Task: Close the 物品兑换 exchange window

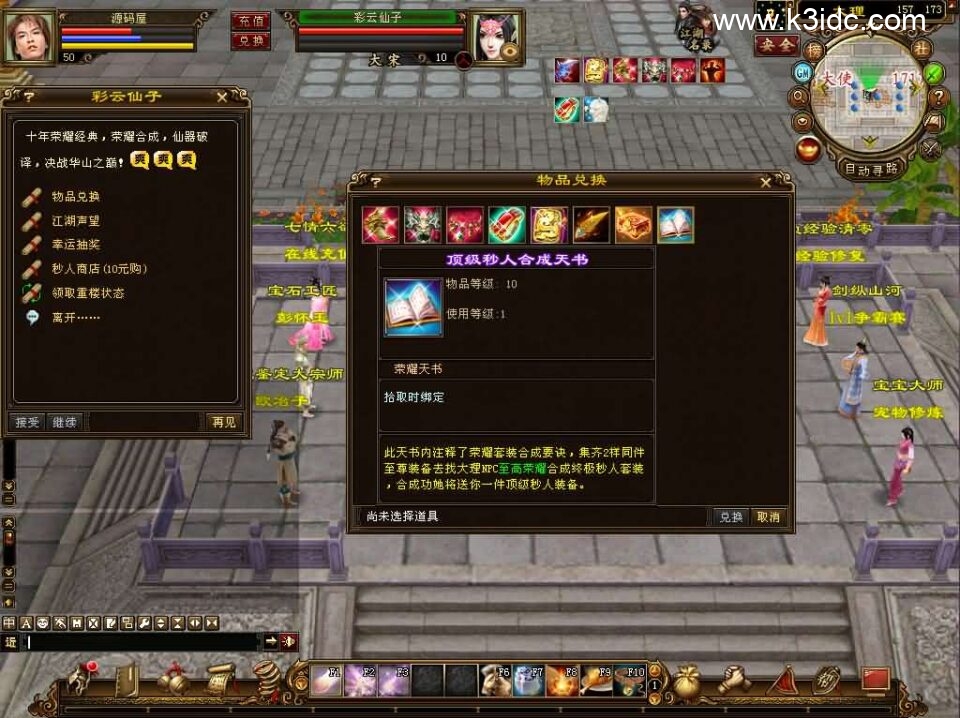Action: click(x=766, y=182)
